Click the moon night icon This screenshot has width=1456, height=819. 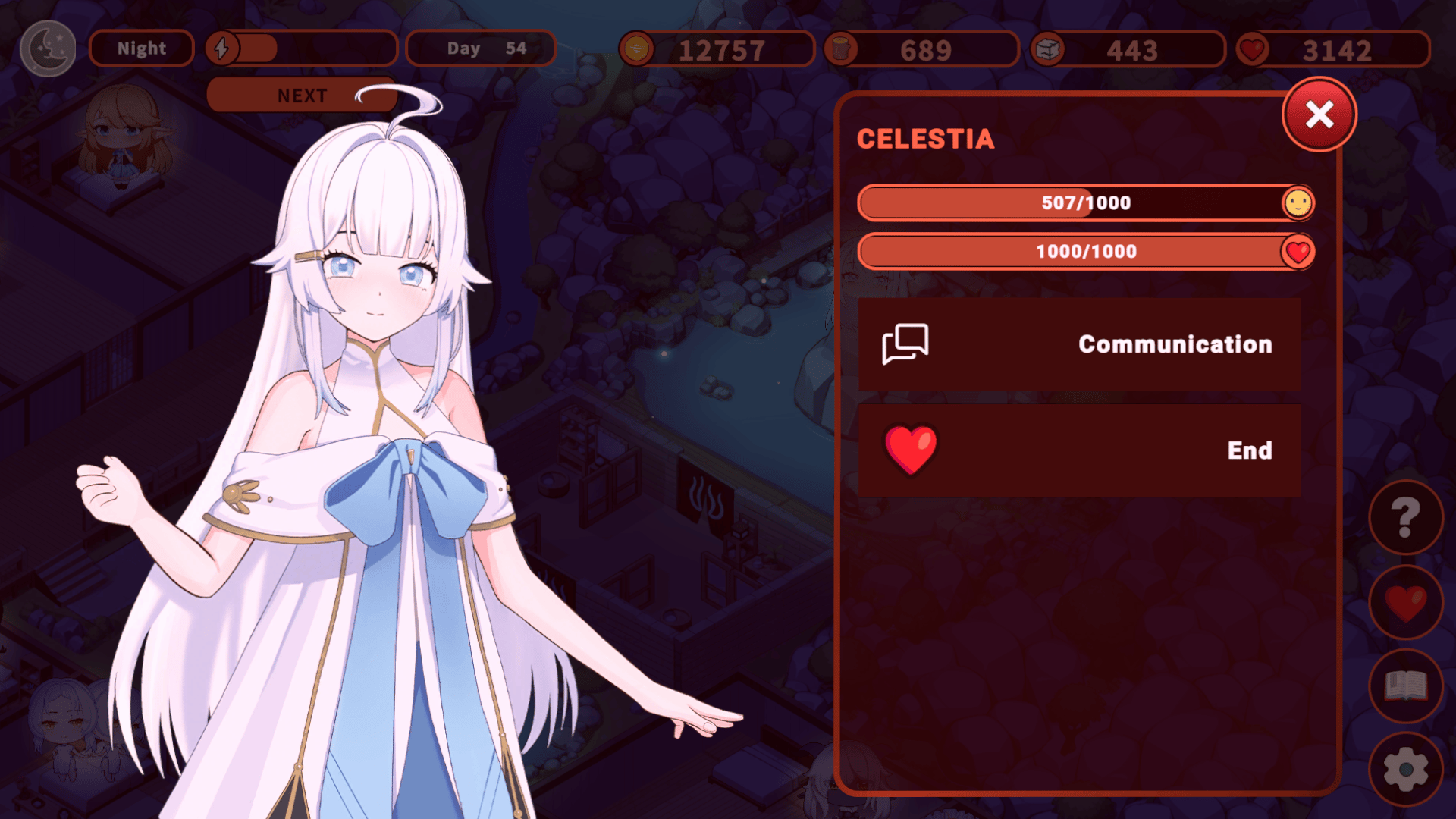(x=48, y=49)
